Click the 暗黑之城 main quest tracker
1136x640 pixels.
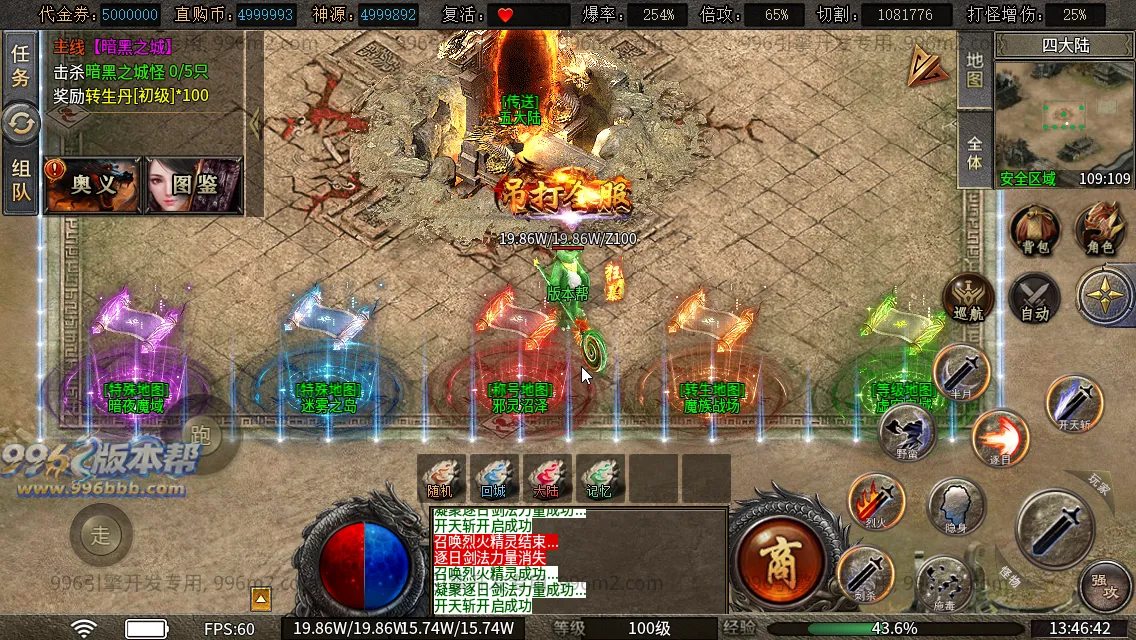coord(130,71)
